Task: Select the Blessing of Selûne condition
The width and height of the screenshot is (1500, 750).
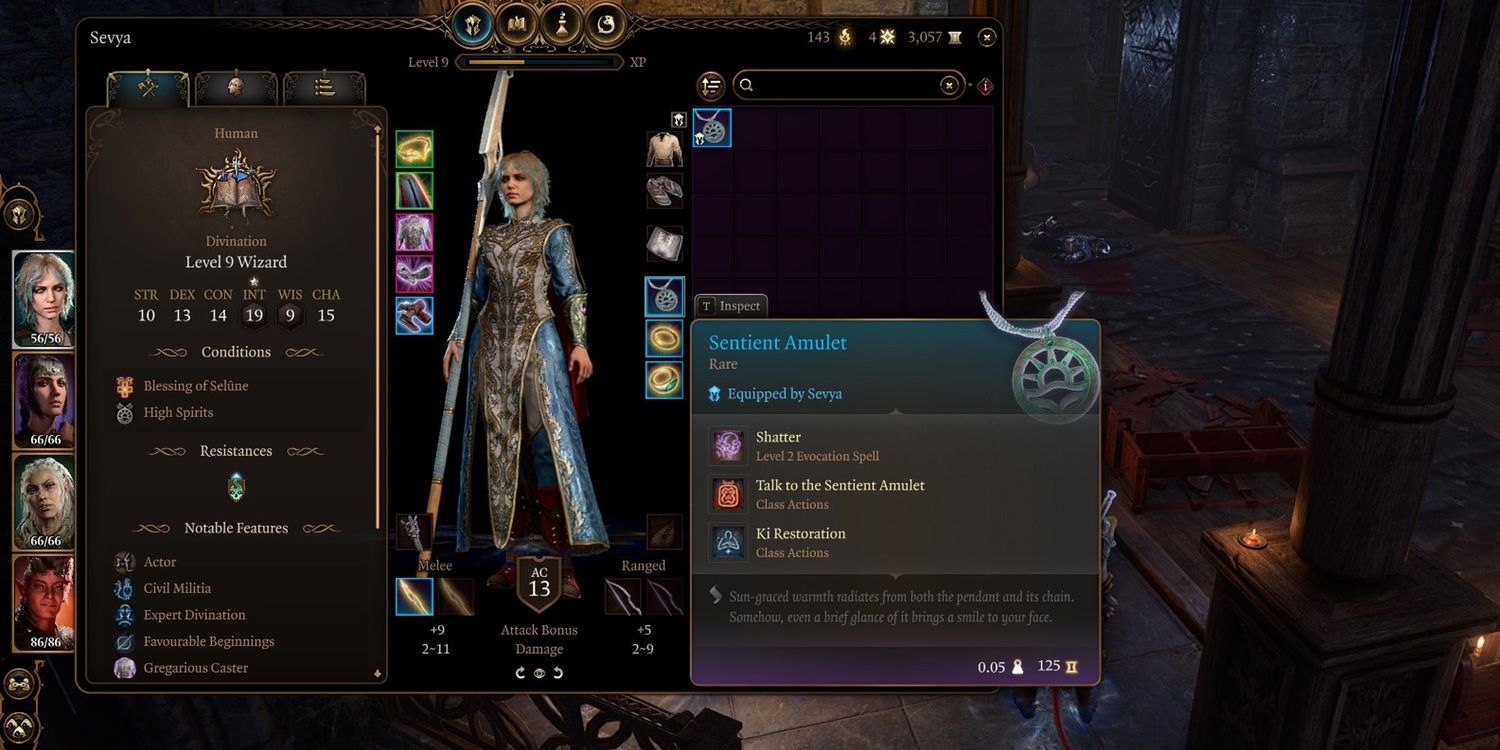Action: 195,386
